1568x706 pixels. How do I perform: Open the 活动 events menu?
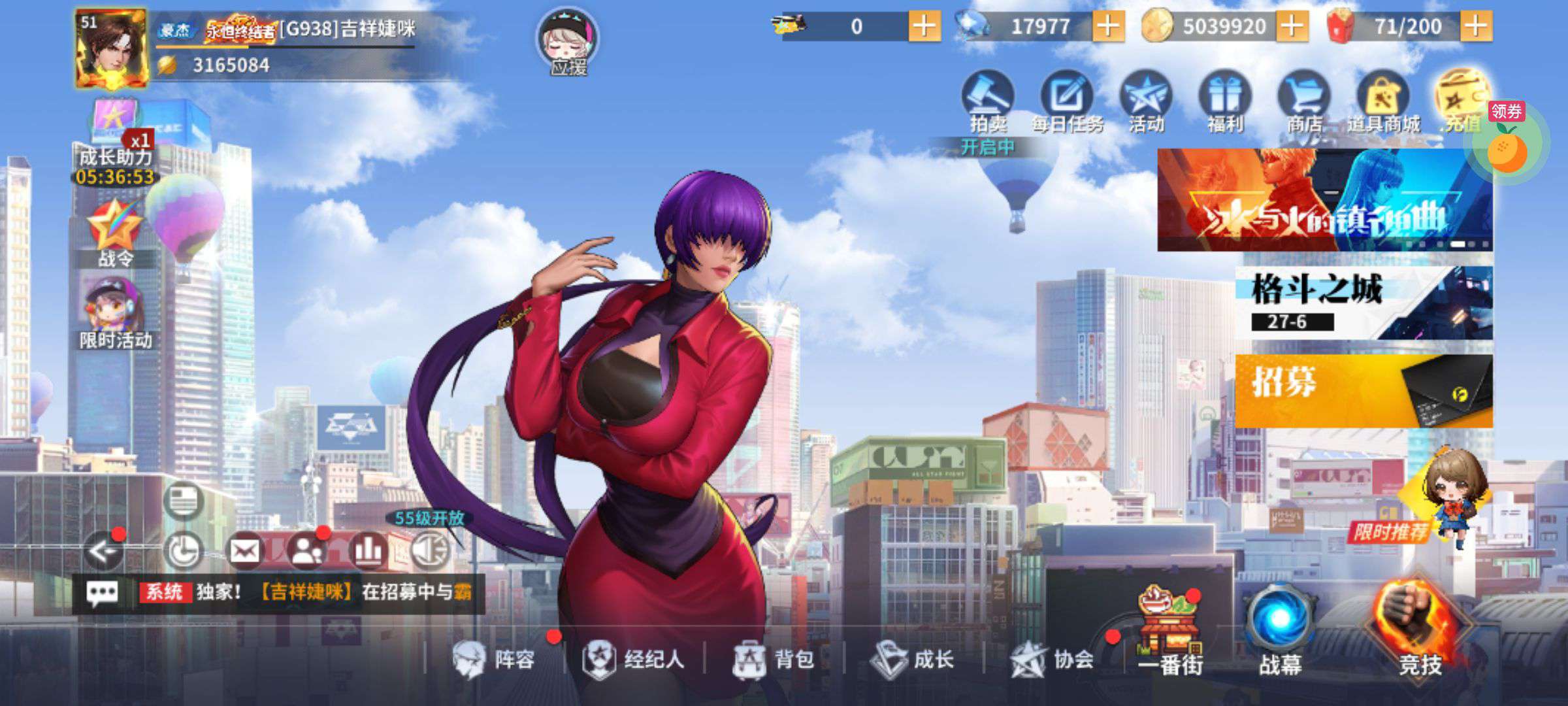pyautogui.click(x=1146, y=103)
